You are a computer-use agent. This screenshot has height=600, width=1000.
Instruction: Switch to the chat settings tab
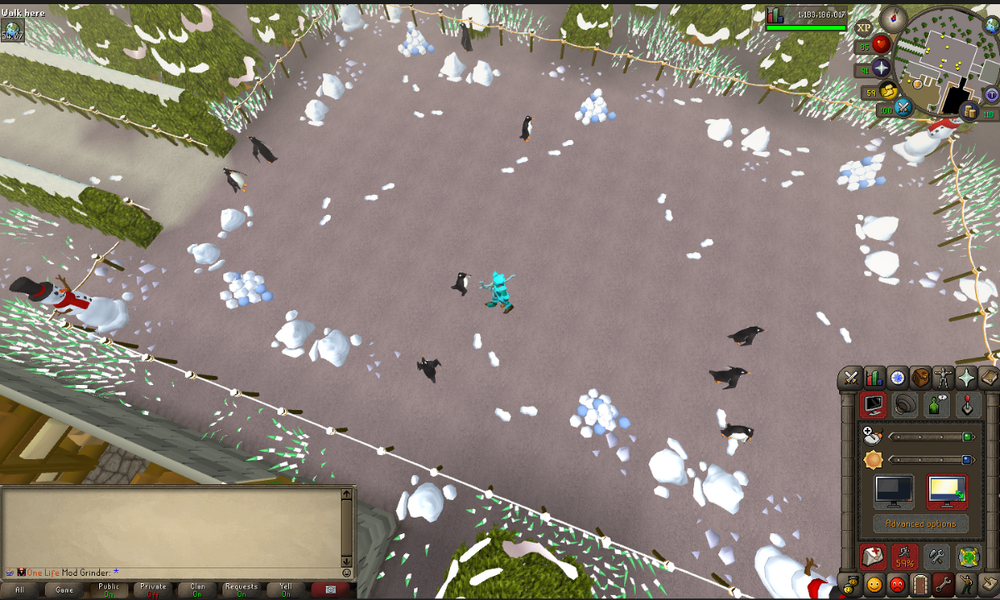click(x=938, y=406)
